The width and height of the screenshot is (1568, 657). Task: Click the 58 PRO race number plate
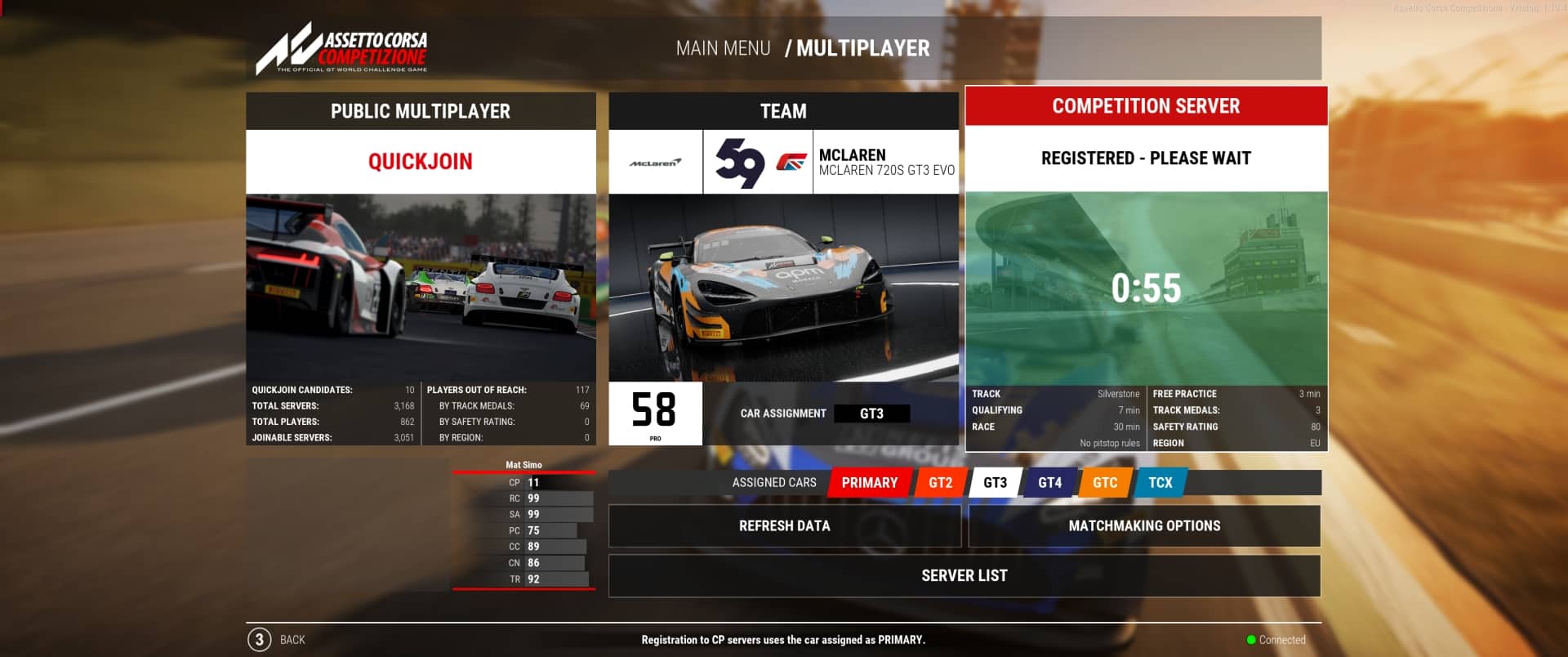[655, 413]
